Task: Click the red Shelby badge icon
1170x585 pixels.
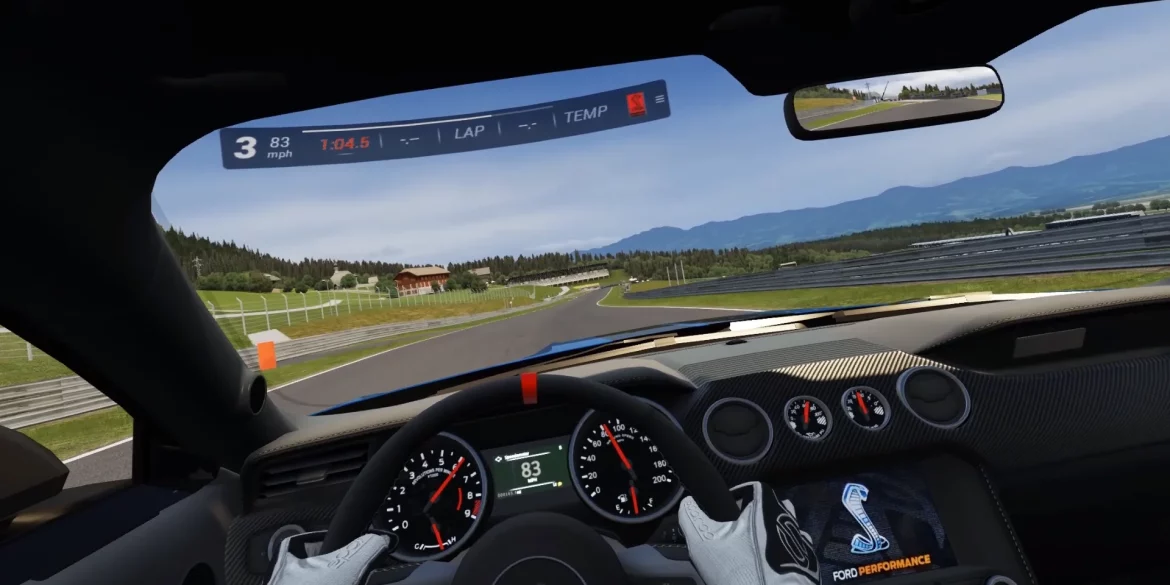Action: click(x=636, y=104)
